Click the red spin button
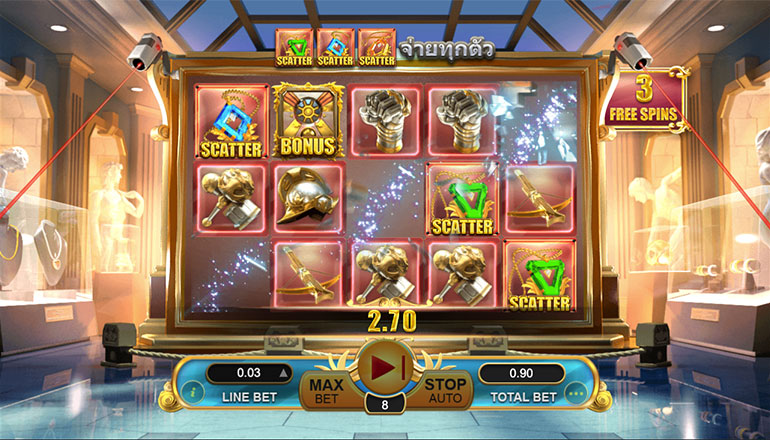The image size is (770, 440). pyautogui.click(x=384, y=367)
